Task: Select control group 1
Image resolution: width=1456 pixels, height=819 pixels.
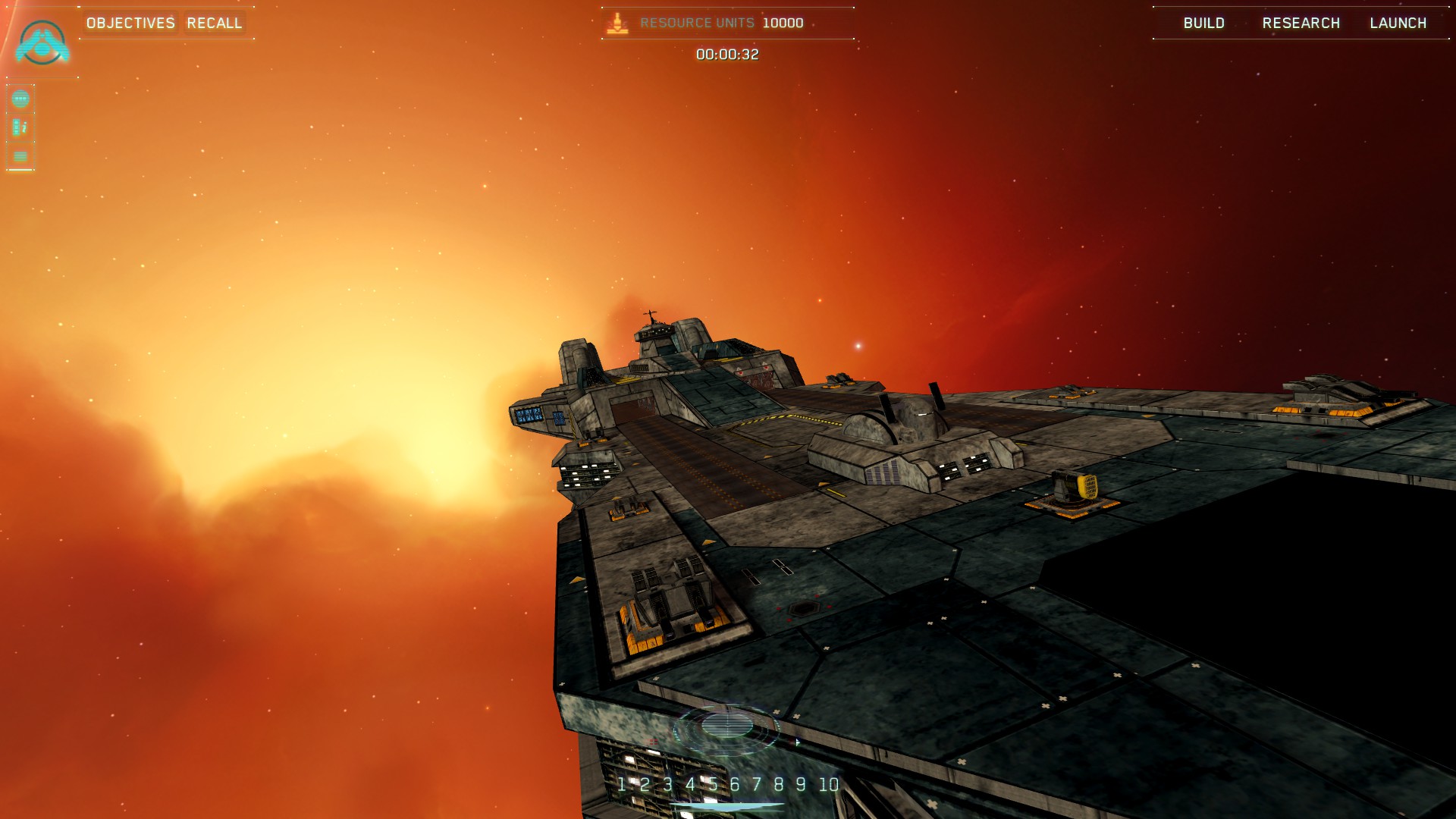Action: pos(622,784)
